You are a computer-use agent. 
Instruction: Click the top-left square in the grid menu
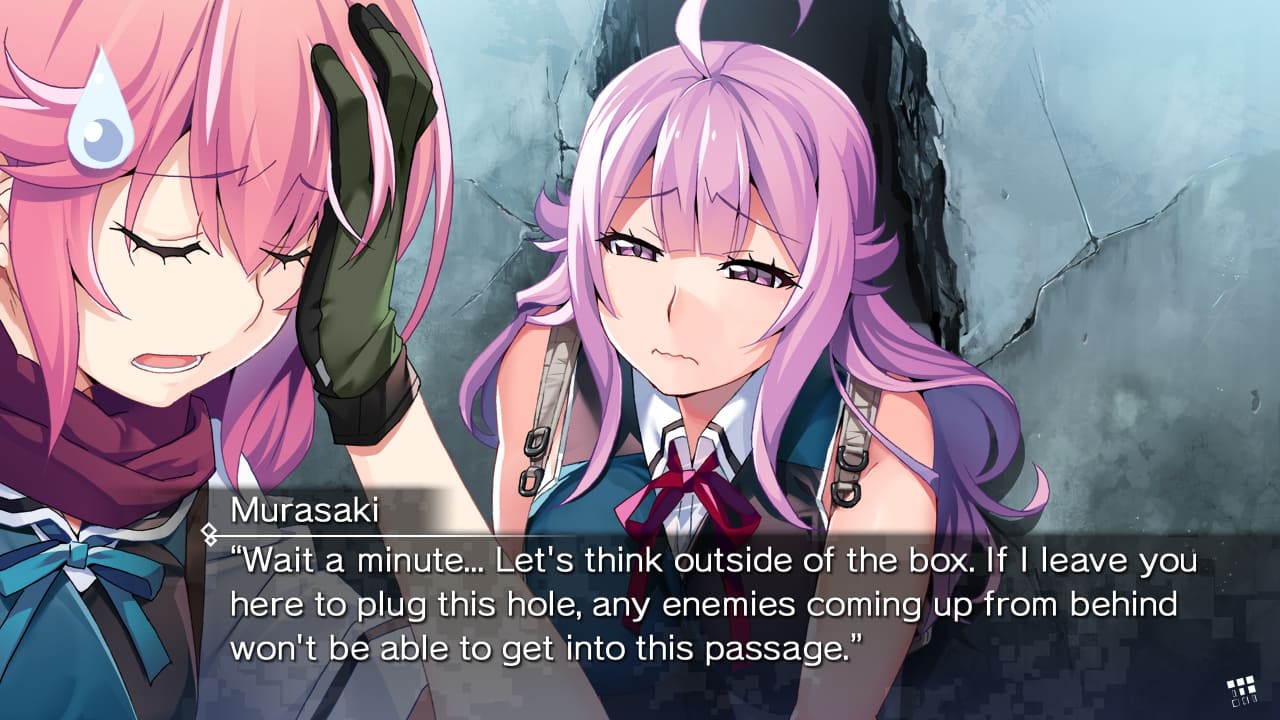[x=1231, y=683]
